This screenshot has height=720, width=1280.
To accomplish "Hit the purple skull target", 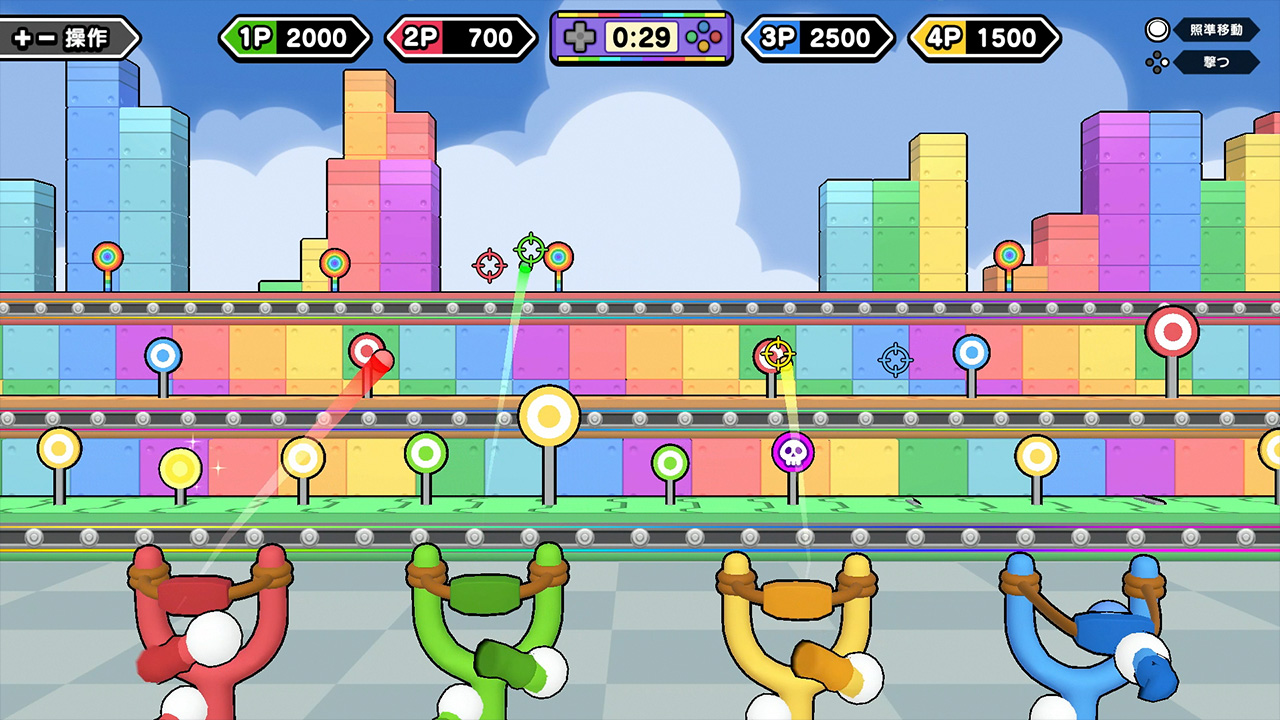I will point(793,452).
